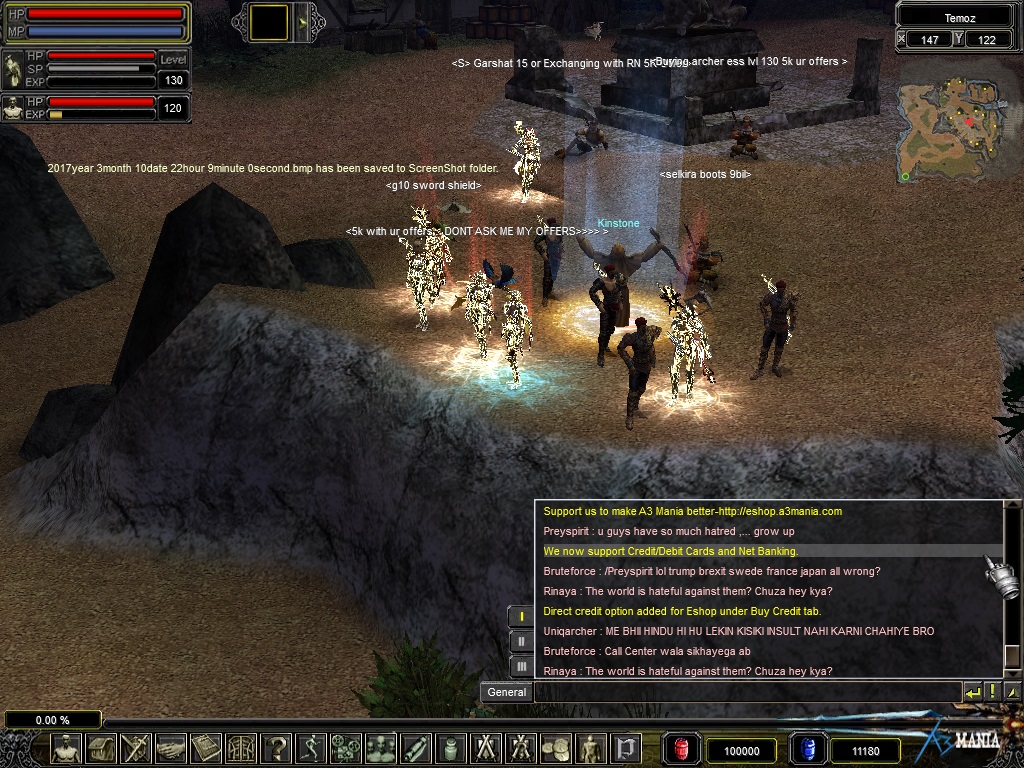Image resolution: width=1024 pixels, height=768 pixels.
Task: Click the flag icon in the toolbar
Action: point(627,748)
